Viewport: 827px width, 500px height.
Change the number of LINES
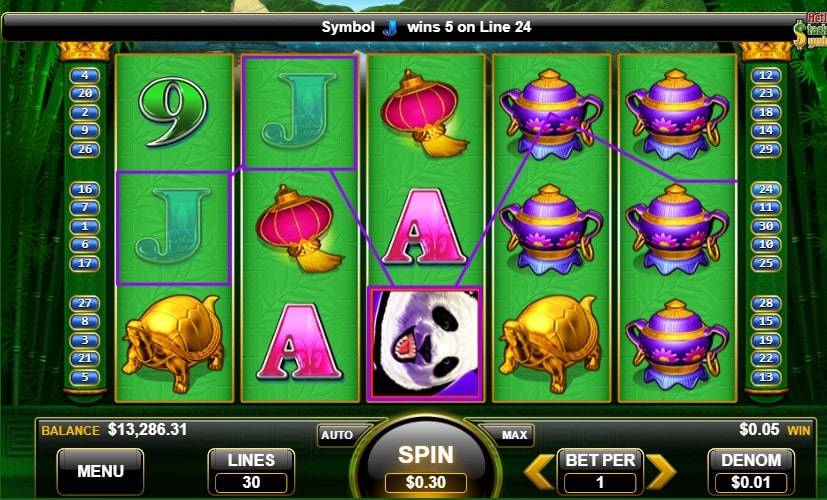tap(252, 471)
